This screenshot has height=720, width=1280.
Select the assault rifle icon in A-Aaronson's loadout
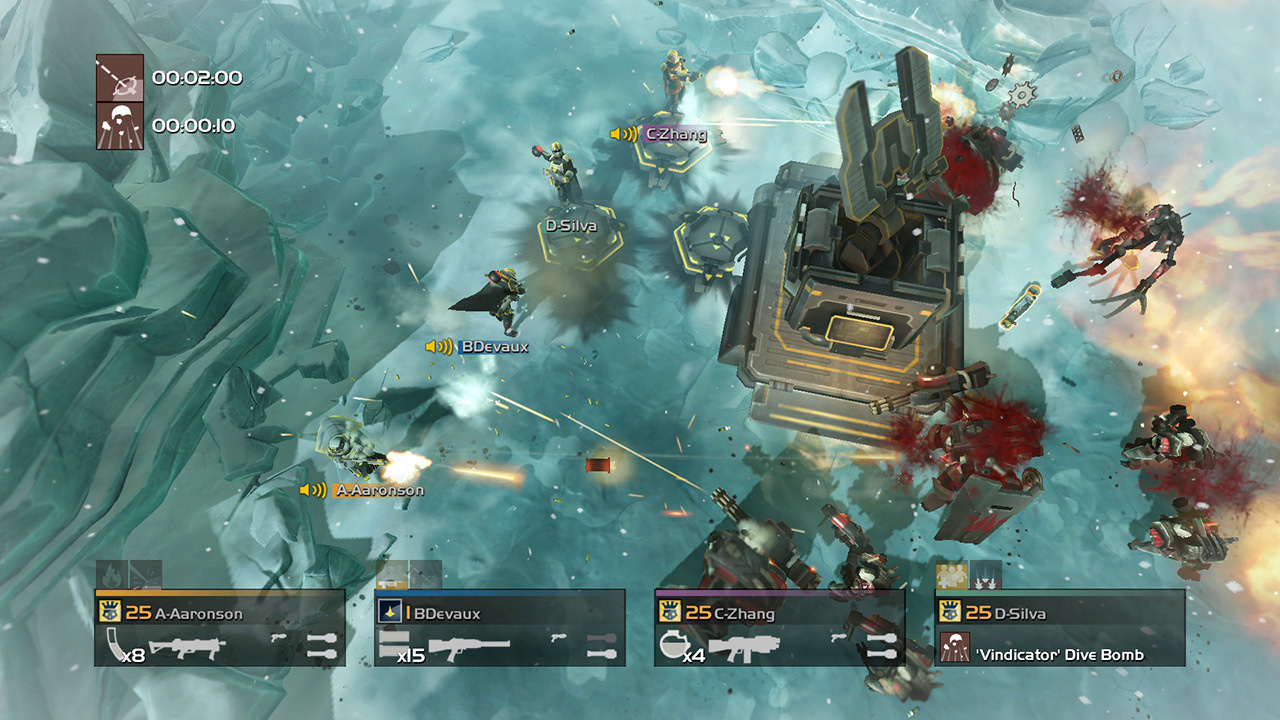click(188, 644)
